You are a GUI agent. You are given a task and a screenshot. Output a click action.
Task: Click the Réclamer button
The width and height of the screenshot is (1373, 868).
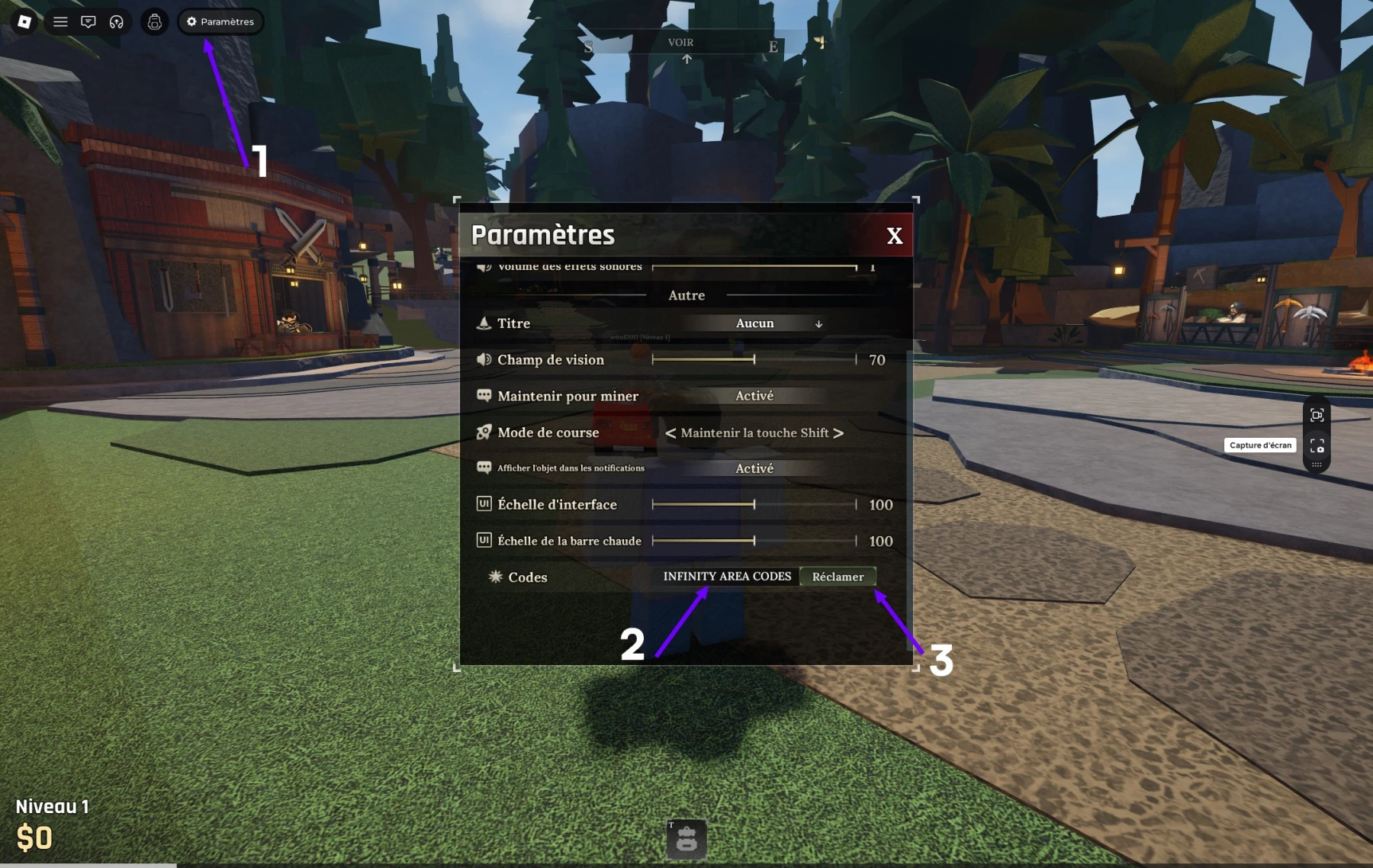tap(838, 577)
